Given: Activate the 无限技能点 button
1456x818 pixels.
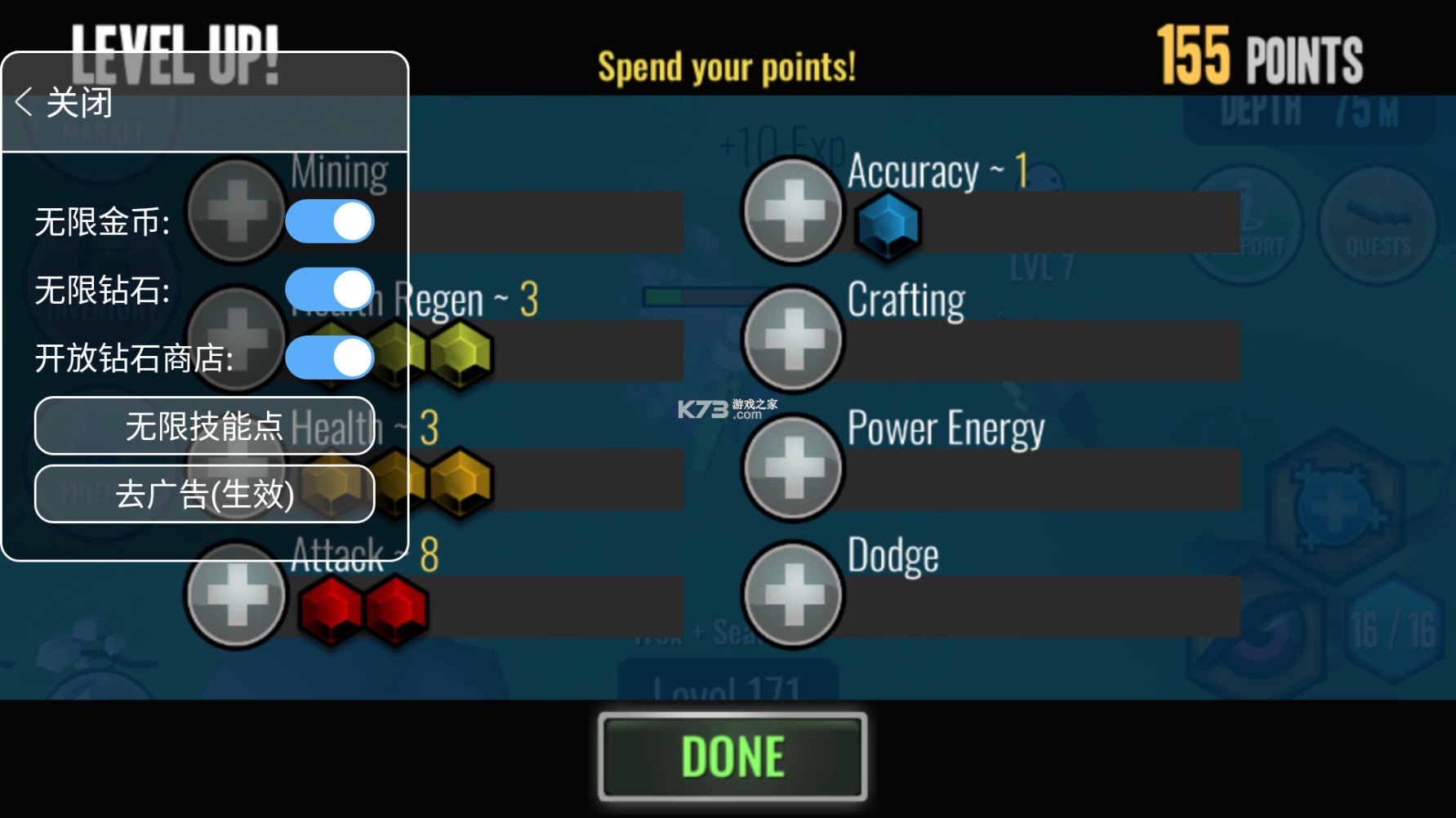Looking at the screenshot, I should [x=204, y=426].
